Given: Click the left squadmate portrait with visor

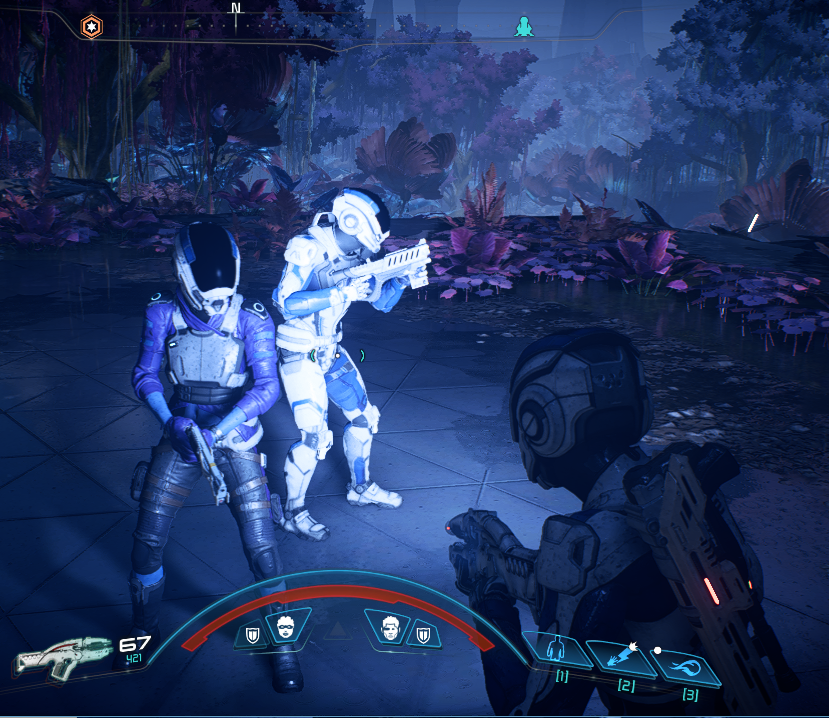Looking at the screenshot, I should click(x=287, y=627).
